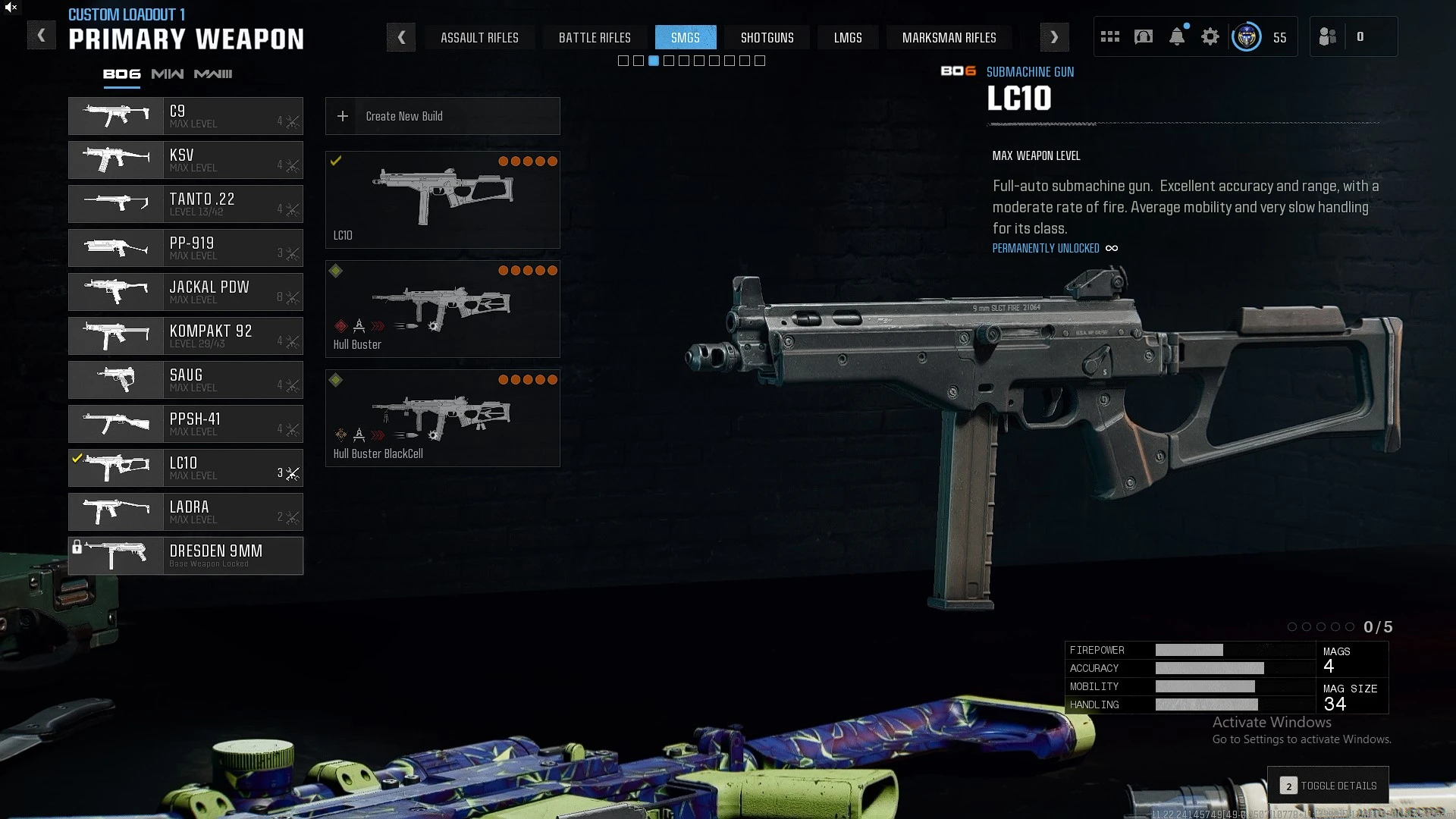The height and width of the screenshot is (819, 1456).
Task: Pick the PPSh-41 from the list
Action: coord(186,424)
